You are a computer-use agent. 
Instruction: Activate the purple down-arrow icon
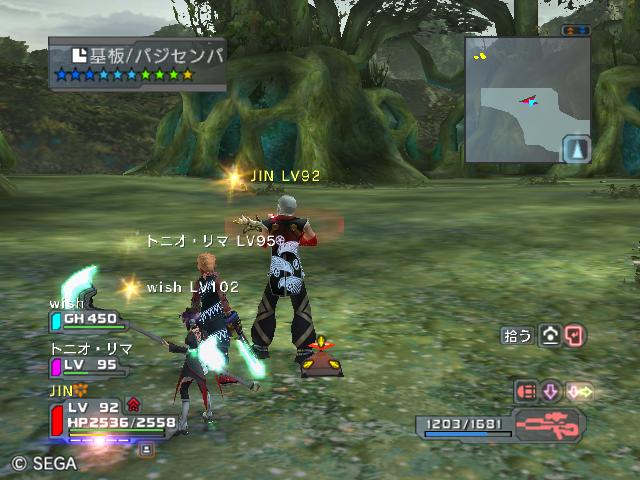[x=552, y=391]
